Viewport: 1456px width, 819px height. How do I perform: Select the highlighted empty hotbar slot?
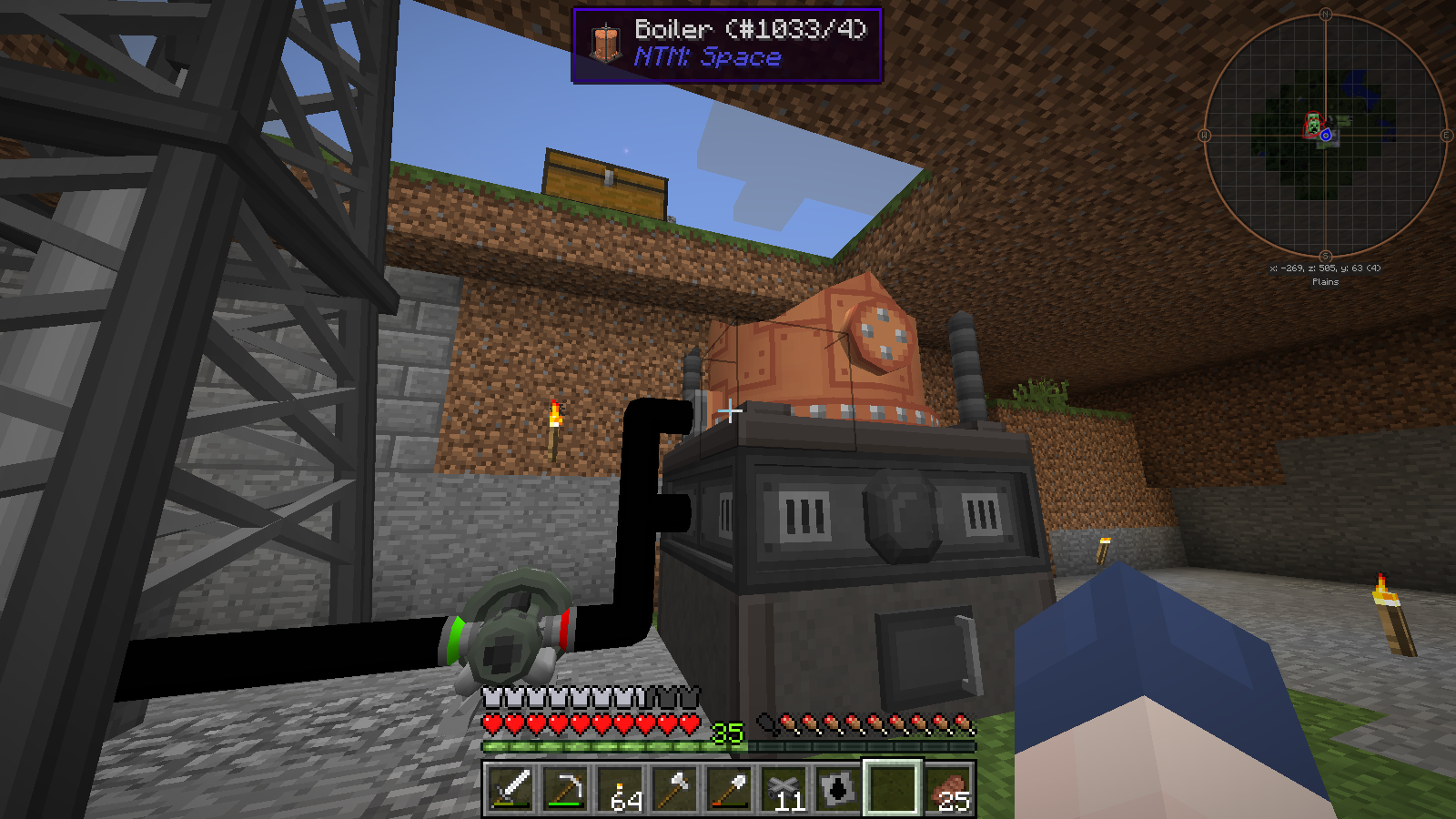[893, 788]
